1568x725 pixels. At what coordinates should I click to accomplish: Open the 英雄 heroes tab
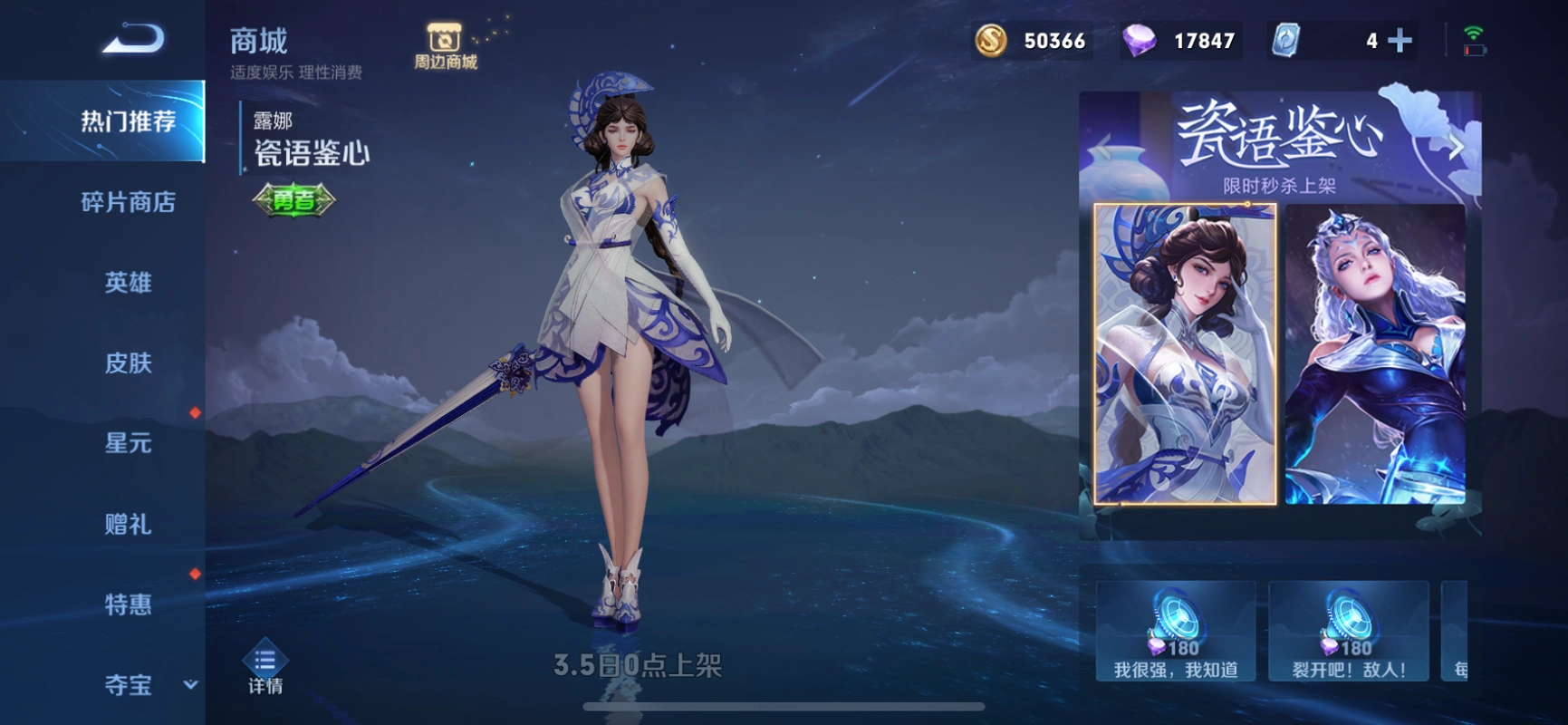point(127,283)
